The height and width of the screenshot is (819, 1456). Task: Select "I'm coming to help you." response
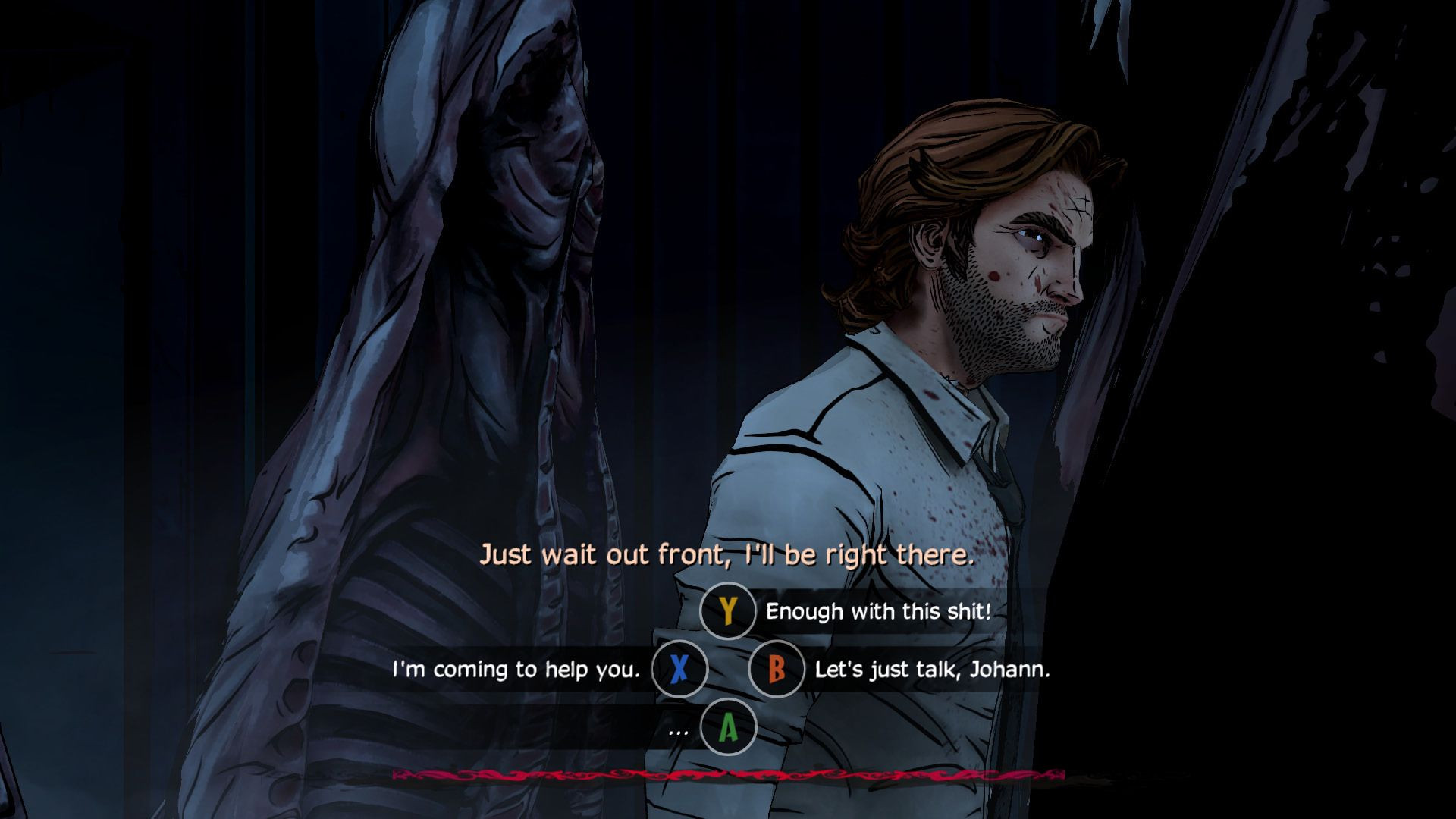pos(516,670)
